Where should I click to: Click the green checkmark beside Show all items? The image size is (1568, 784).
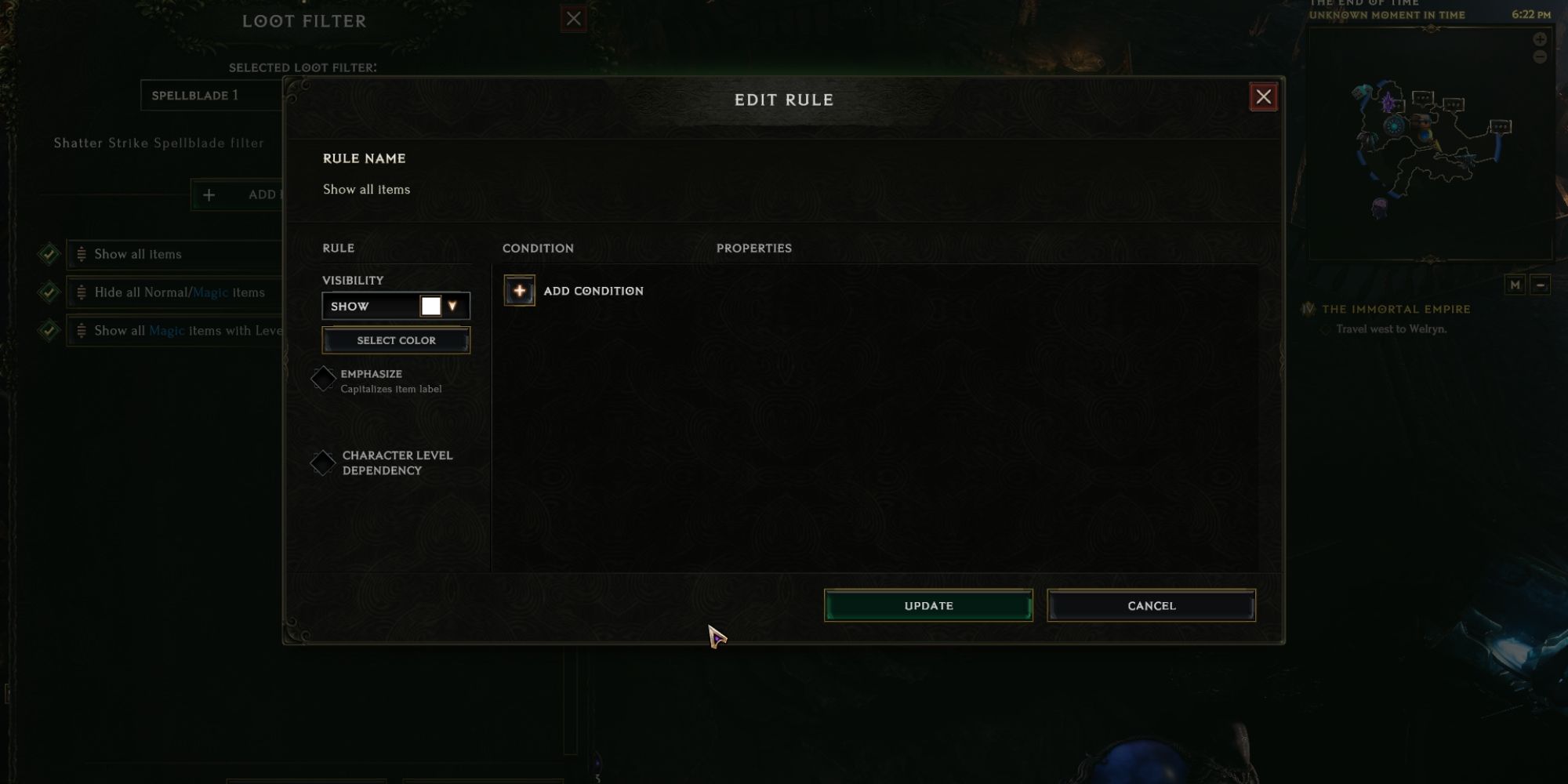(49, 253)
